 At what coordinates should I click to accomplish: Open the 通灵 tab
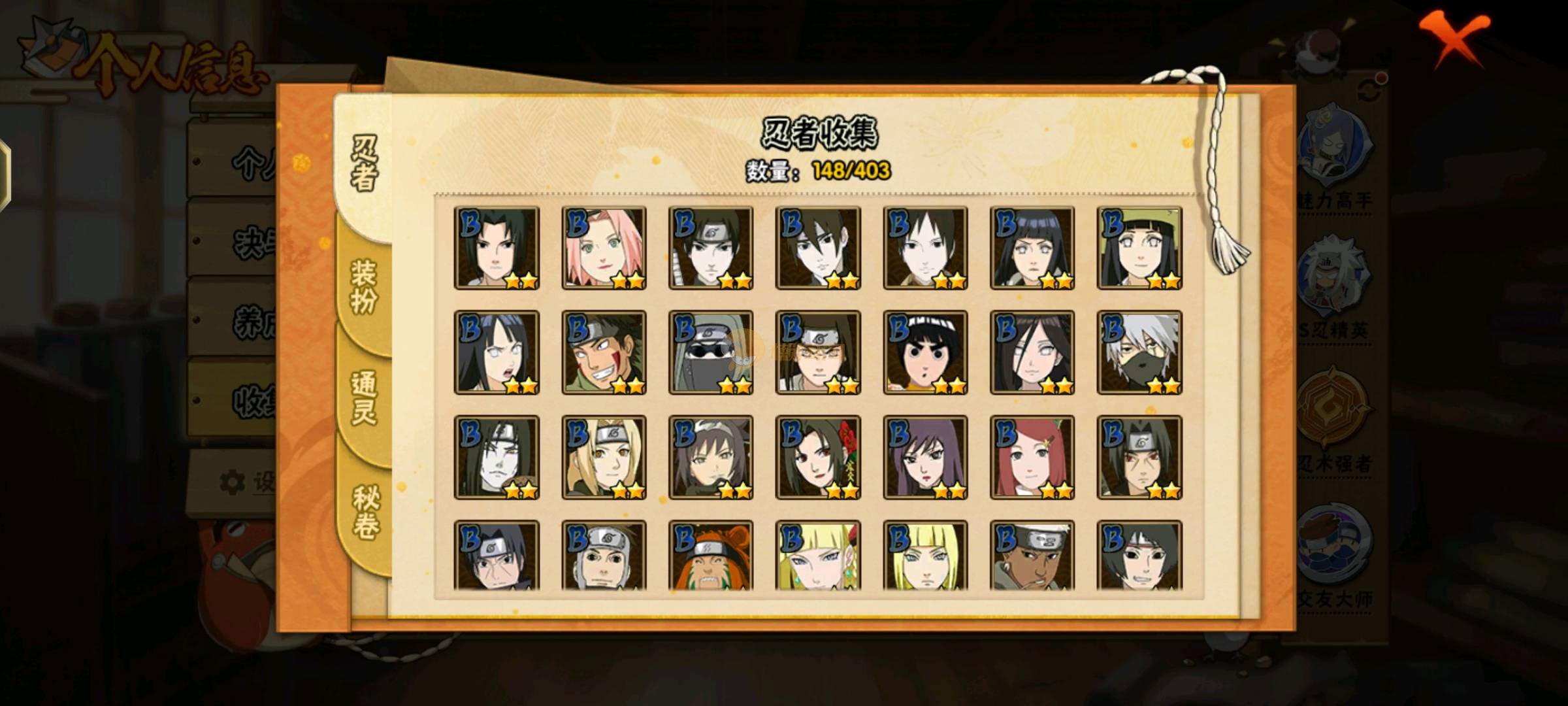[364, 398]
